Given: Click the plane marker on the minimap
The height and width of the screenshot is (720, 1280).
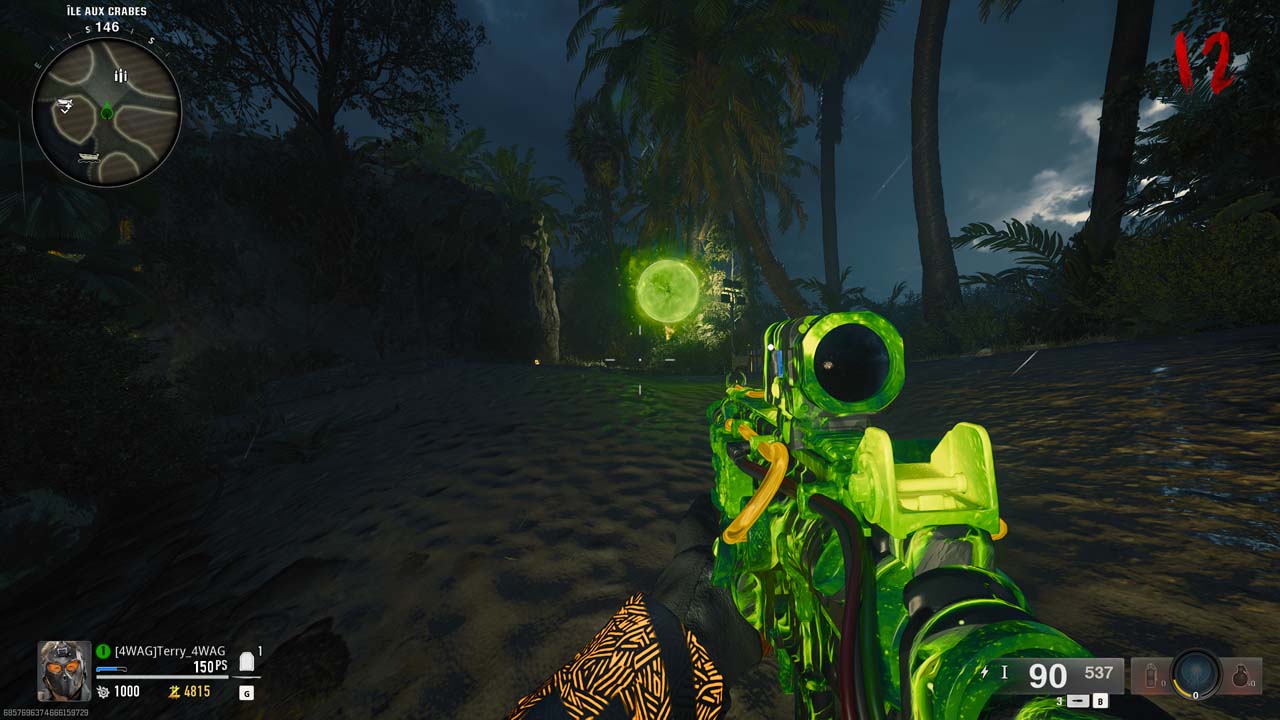Looking at the screenshot, I should pos(64,105).
